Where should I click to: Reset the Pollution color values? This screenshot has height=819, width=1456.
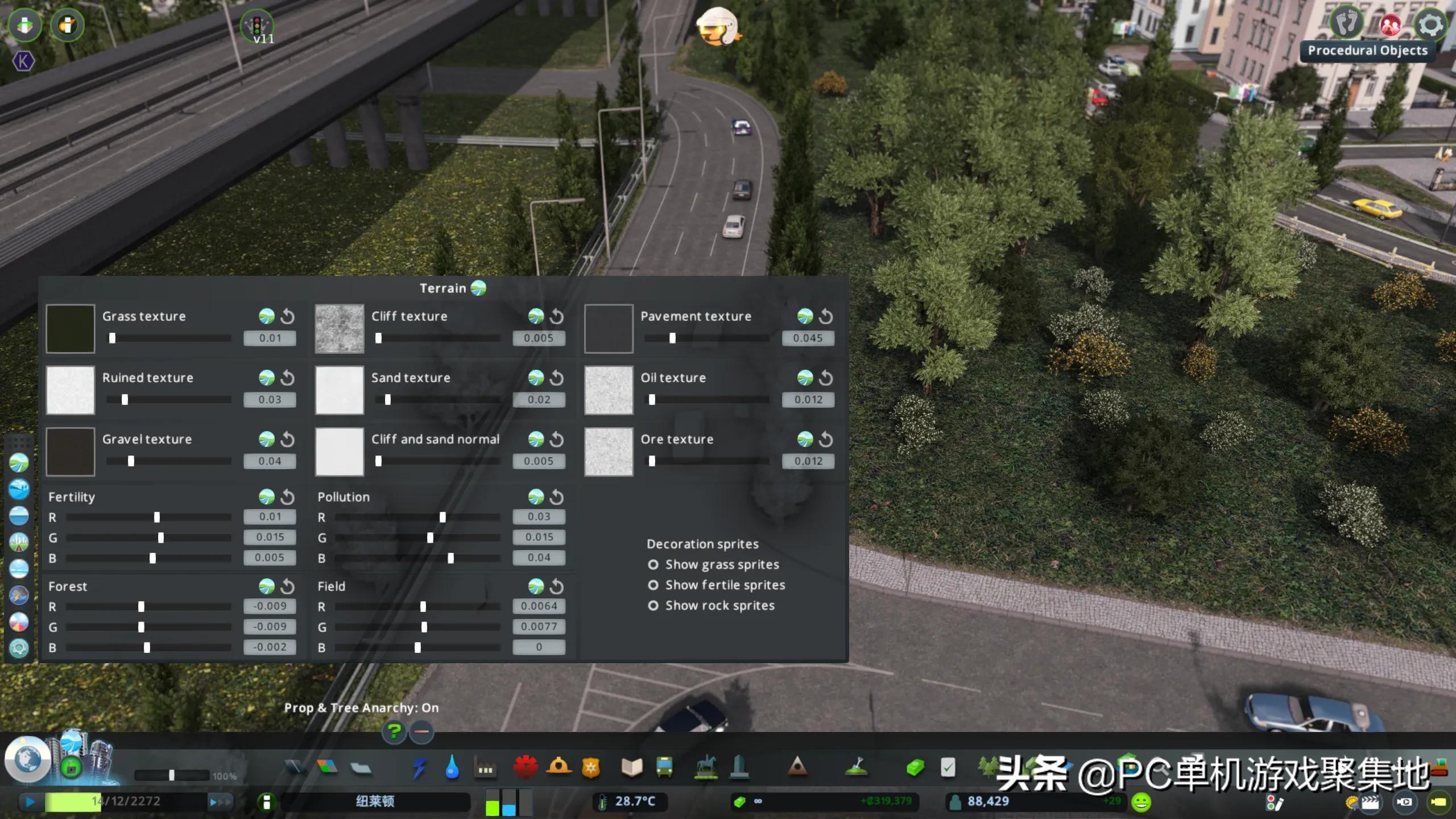pos(557,497)
